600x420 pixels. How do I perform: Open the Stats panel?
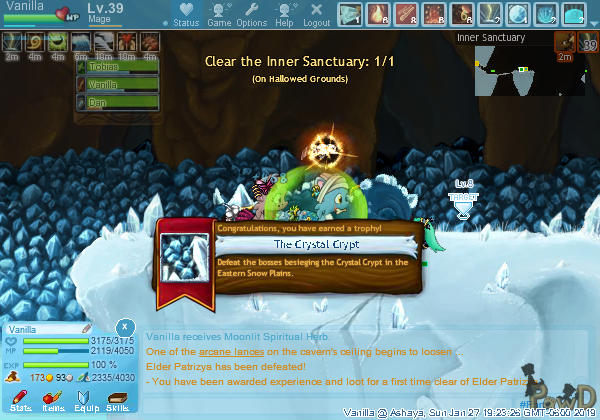tap(18, 402)
